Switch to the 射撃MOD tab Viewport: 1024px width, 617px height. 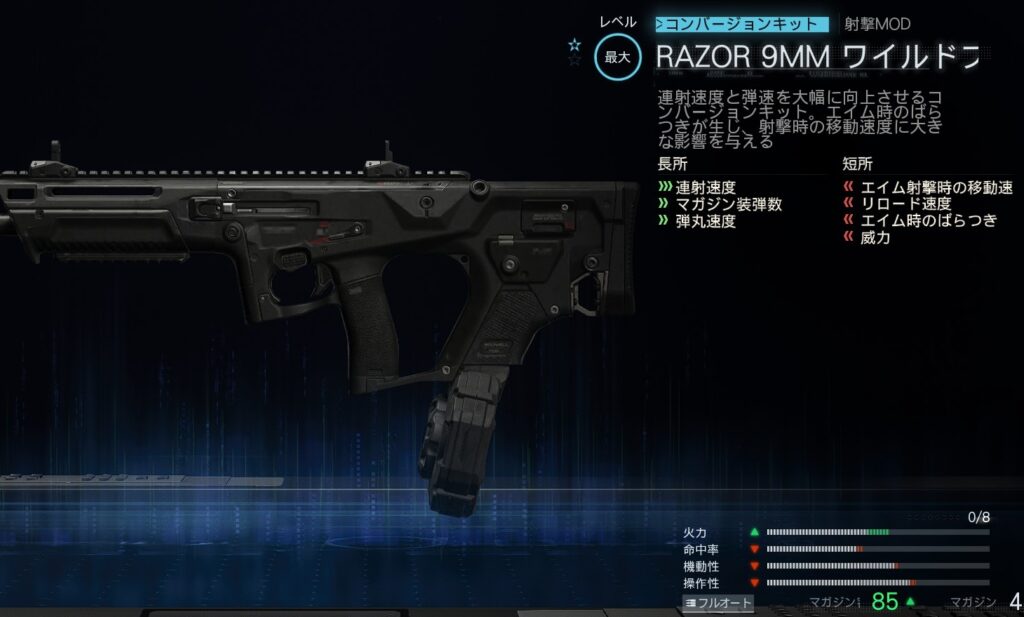pos(877,24)
